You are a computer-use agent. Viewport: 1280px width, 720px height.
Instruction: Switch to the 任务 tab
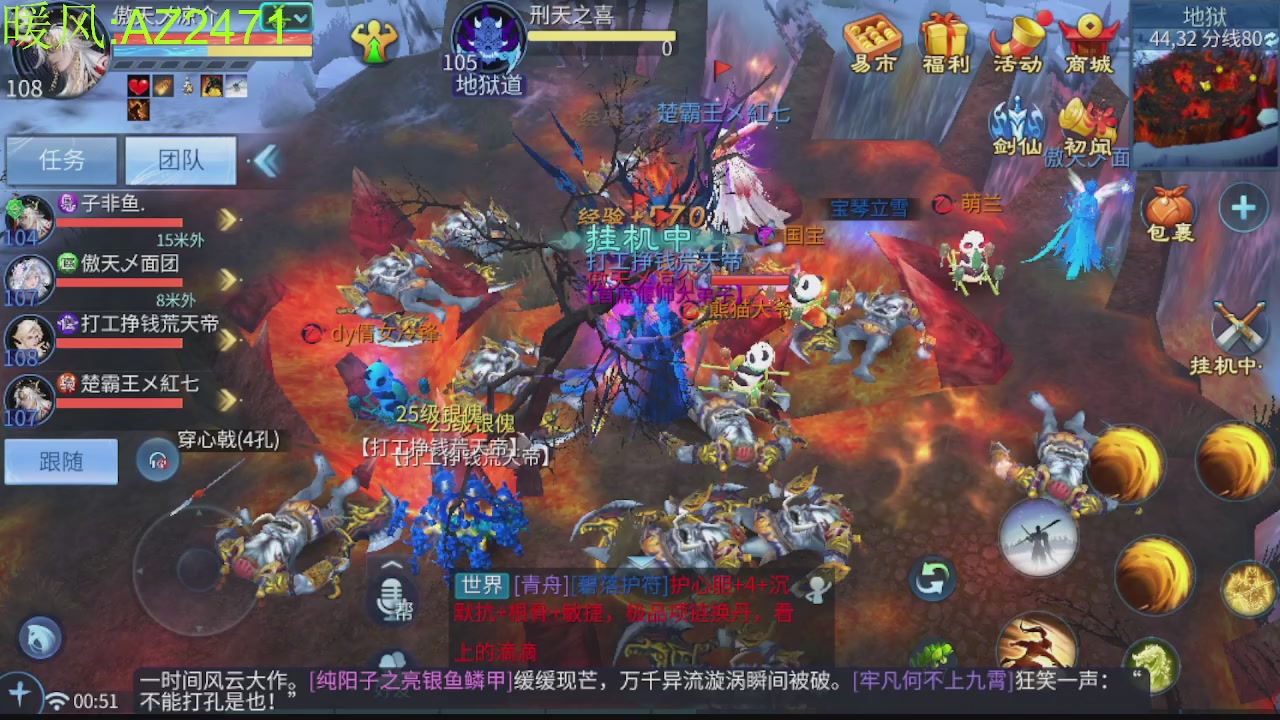[60, 160]
